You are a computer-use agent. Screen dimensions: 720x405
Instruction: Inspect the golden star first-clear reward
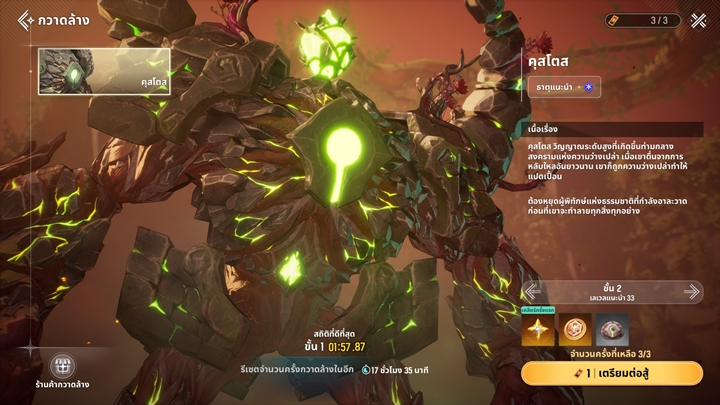pyautogui.click(x=538, y=331)
